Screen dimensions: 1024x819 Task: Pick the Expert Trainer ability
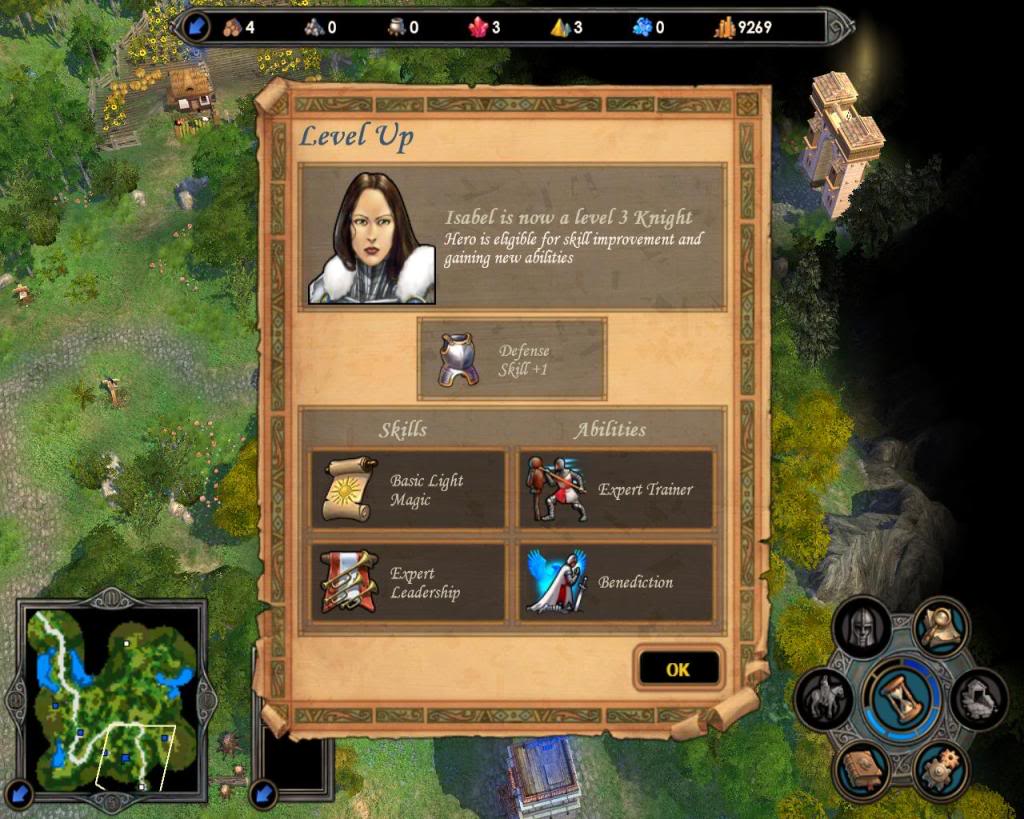615,489
